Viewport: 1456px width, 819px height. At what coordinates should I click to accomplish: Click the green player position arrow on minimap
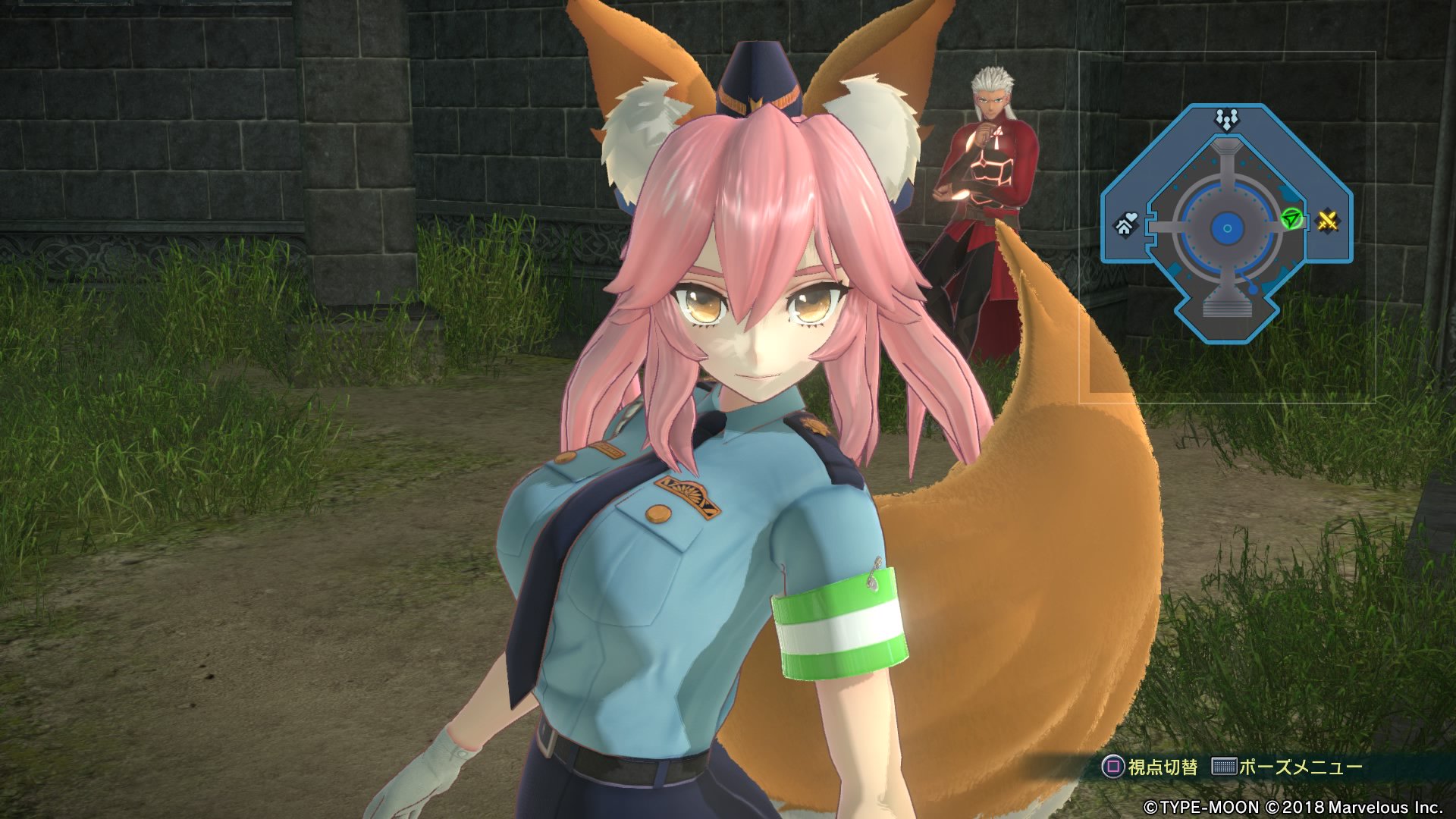pyautogui.click(x=1291, y=217)
